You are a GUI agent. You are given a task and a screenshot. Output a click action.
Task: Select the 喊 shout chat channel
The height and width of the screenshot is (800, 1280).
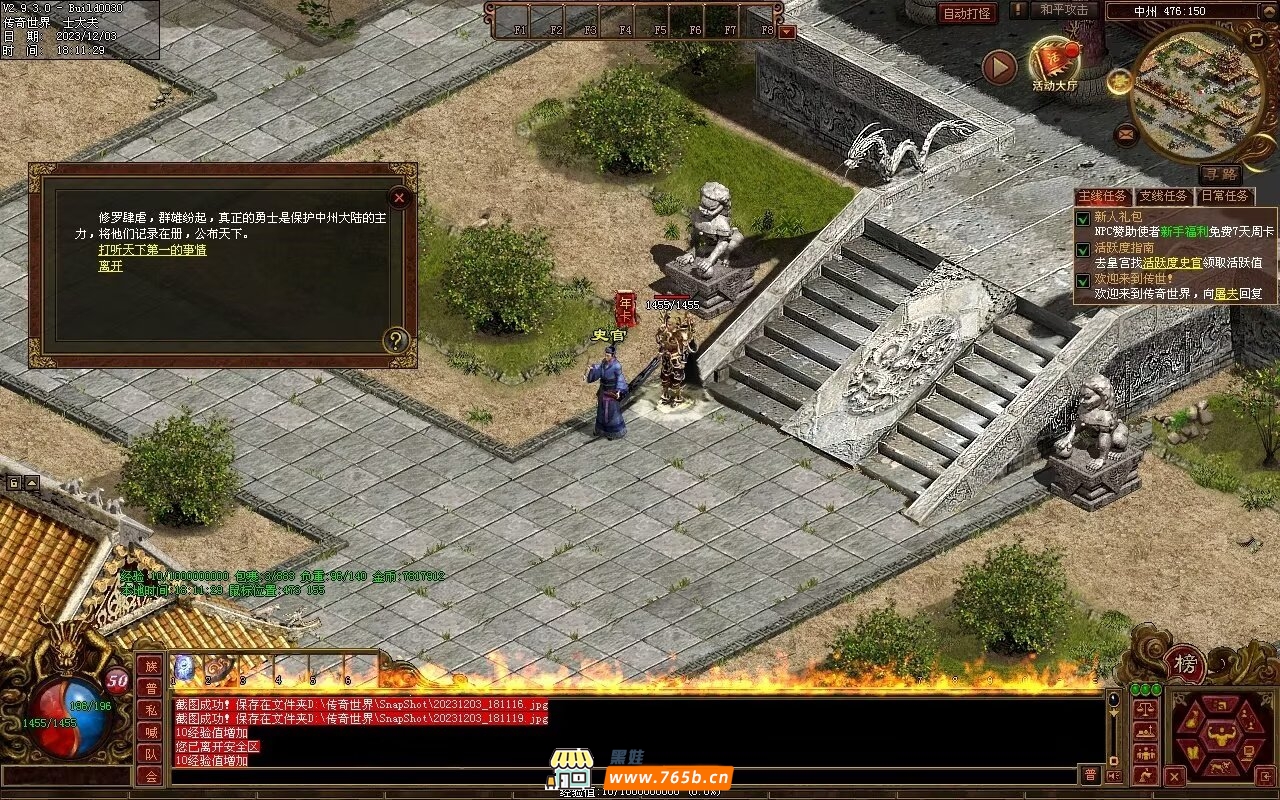[150, 732]
